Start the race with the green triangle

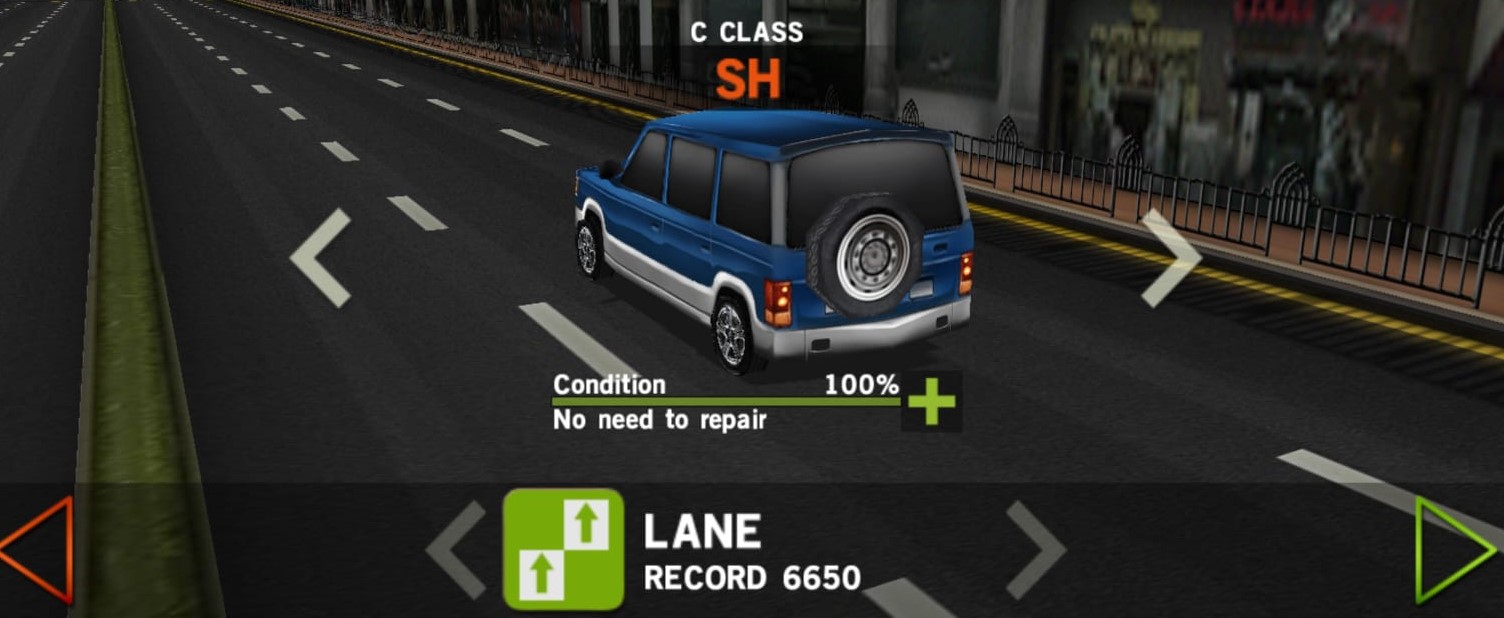1453,550
